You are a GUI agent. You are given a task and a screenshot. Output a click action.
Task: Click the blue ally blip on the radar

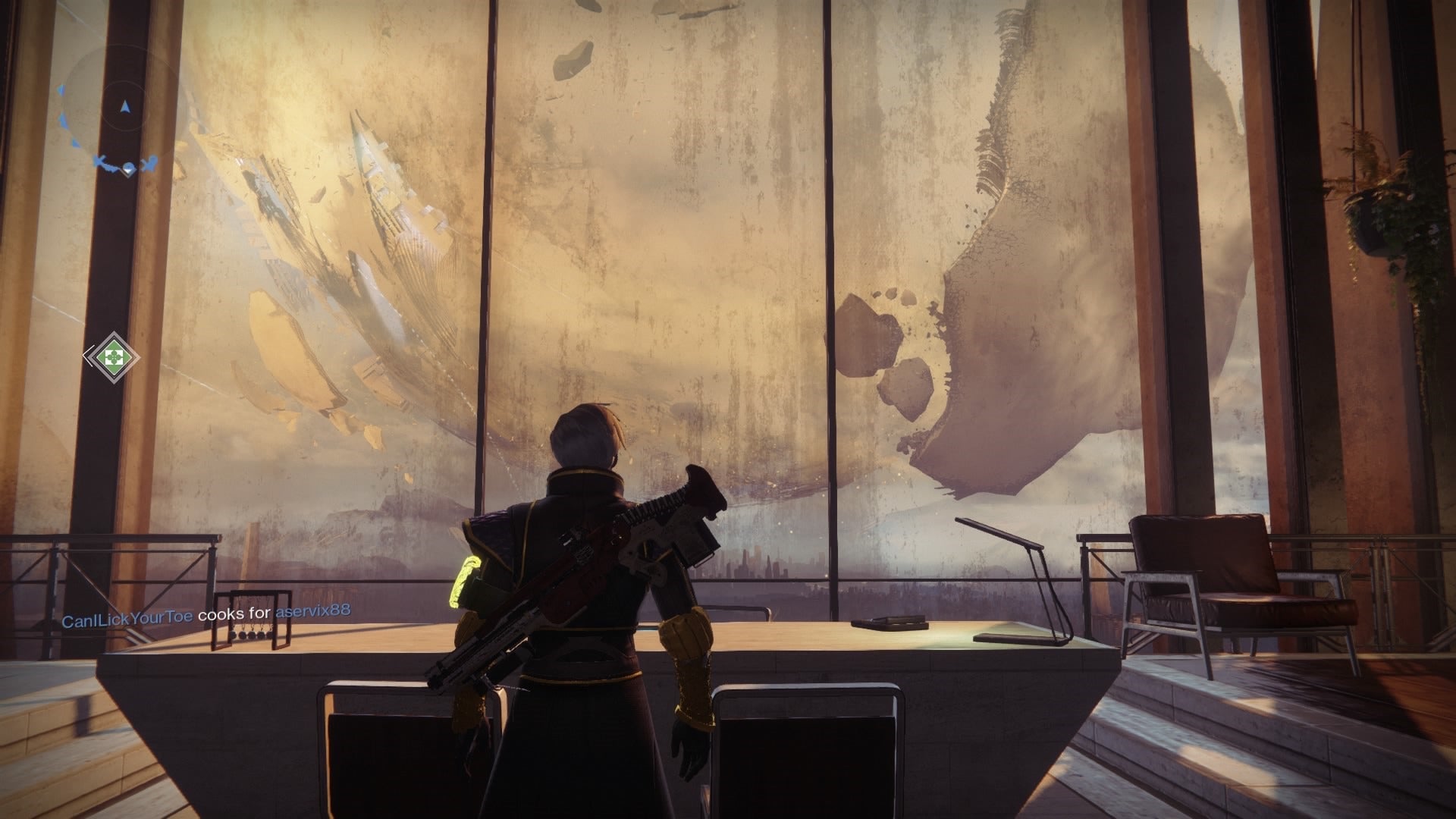point(62,121)
